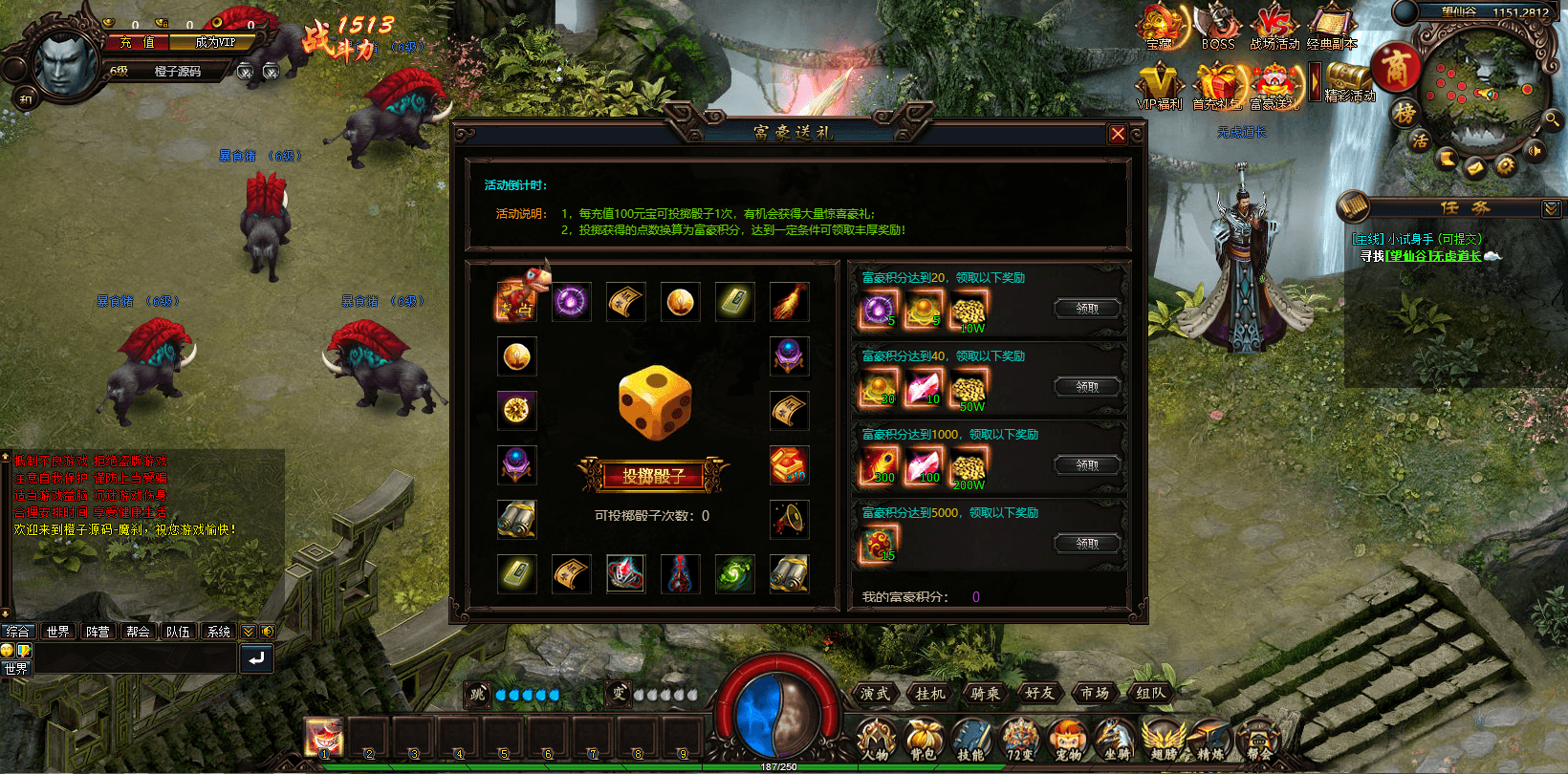Click the chat message input field
1568x774 pixels.
click(134, 658)
